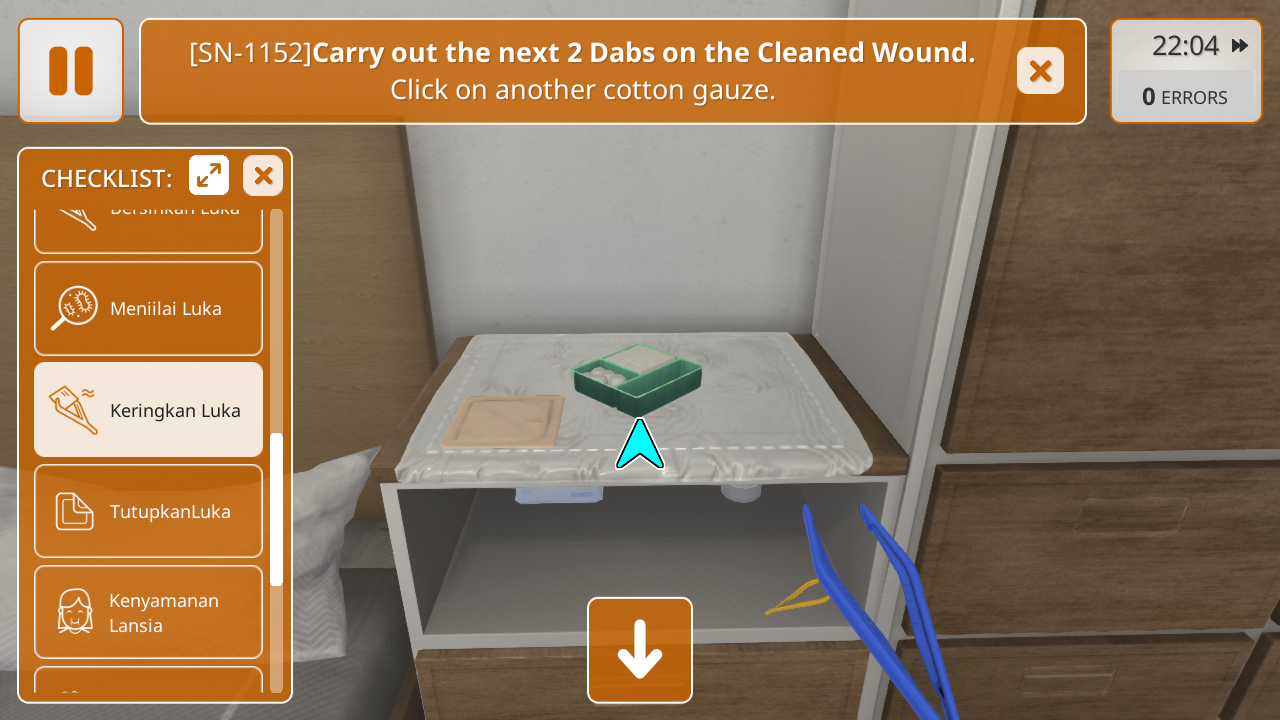Pause the simulation
Viewport: 1280px width, 720px height.
tap(71, 71)
